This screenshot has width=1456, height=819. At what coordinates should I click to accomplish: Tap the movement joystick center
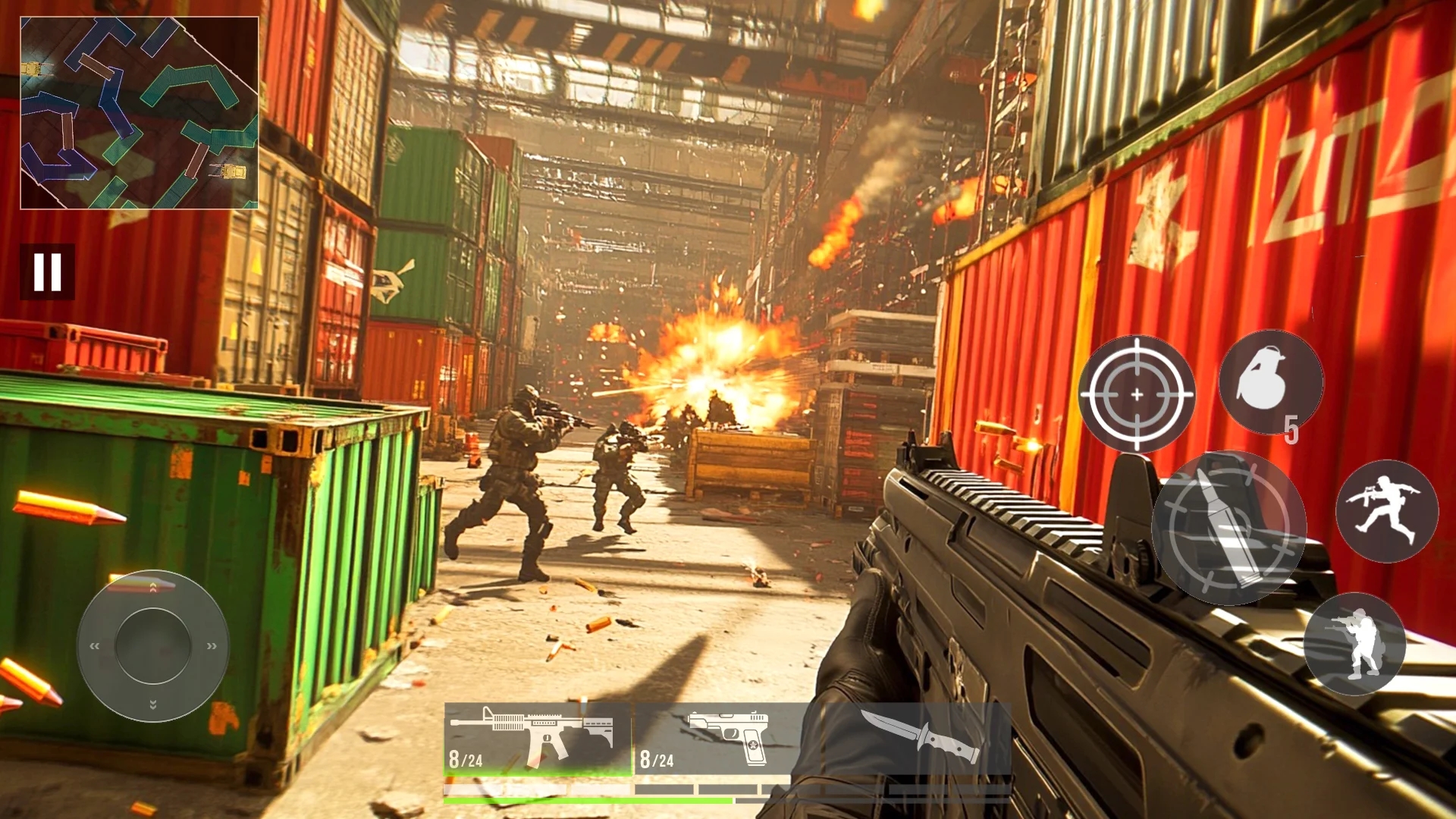(x=152, y=645)
